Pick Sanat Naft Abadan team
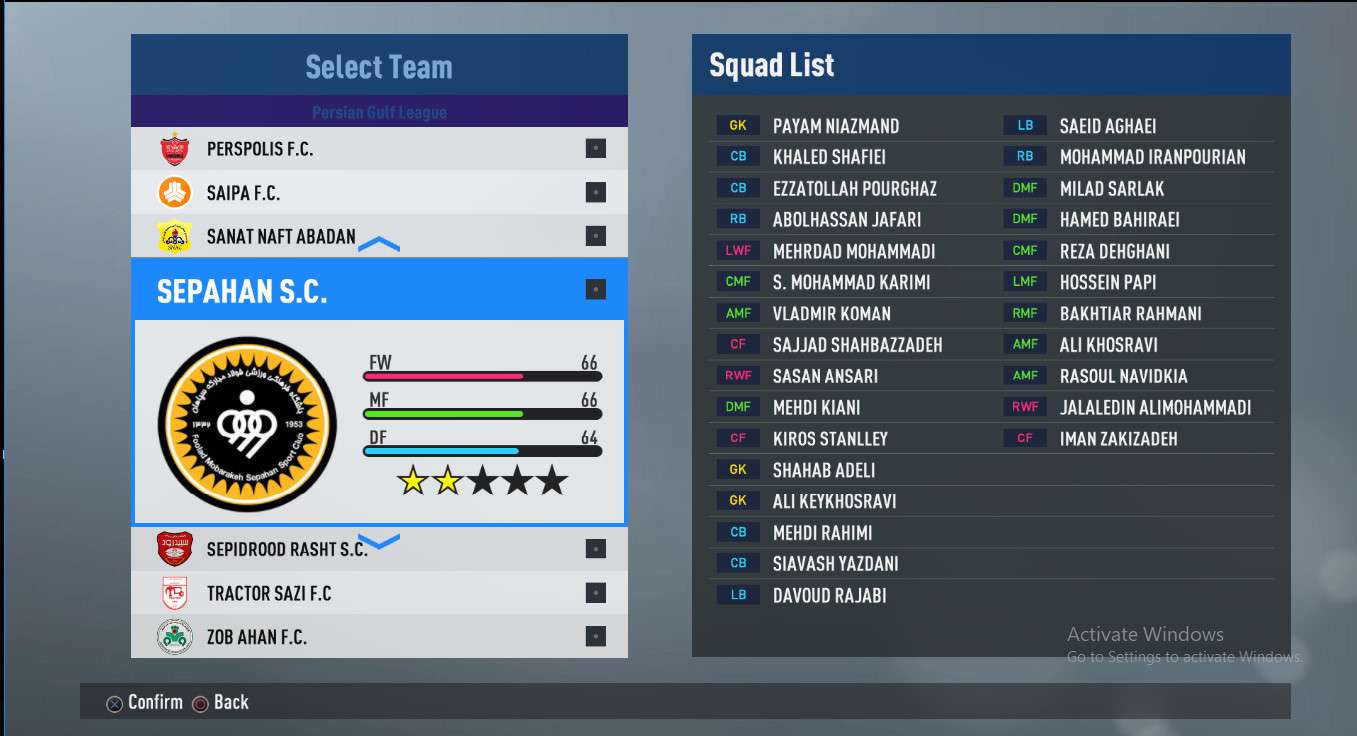Screen dimensions: 1357x736 [280, 237]
